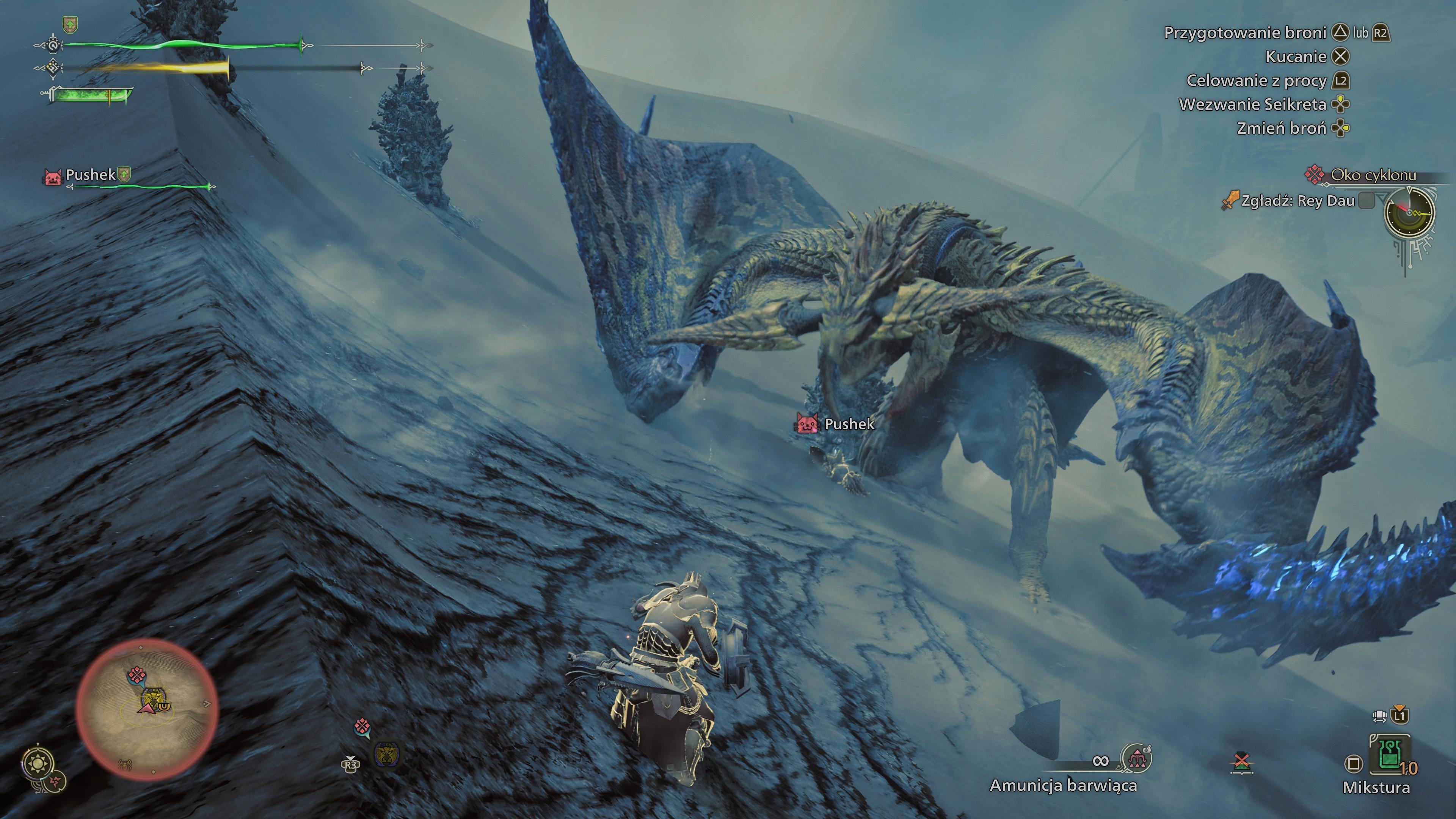Click the crossed-out green item shortcut icon
This screenshot has height=819, width=1456.
(1241, 763)
